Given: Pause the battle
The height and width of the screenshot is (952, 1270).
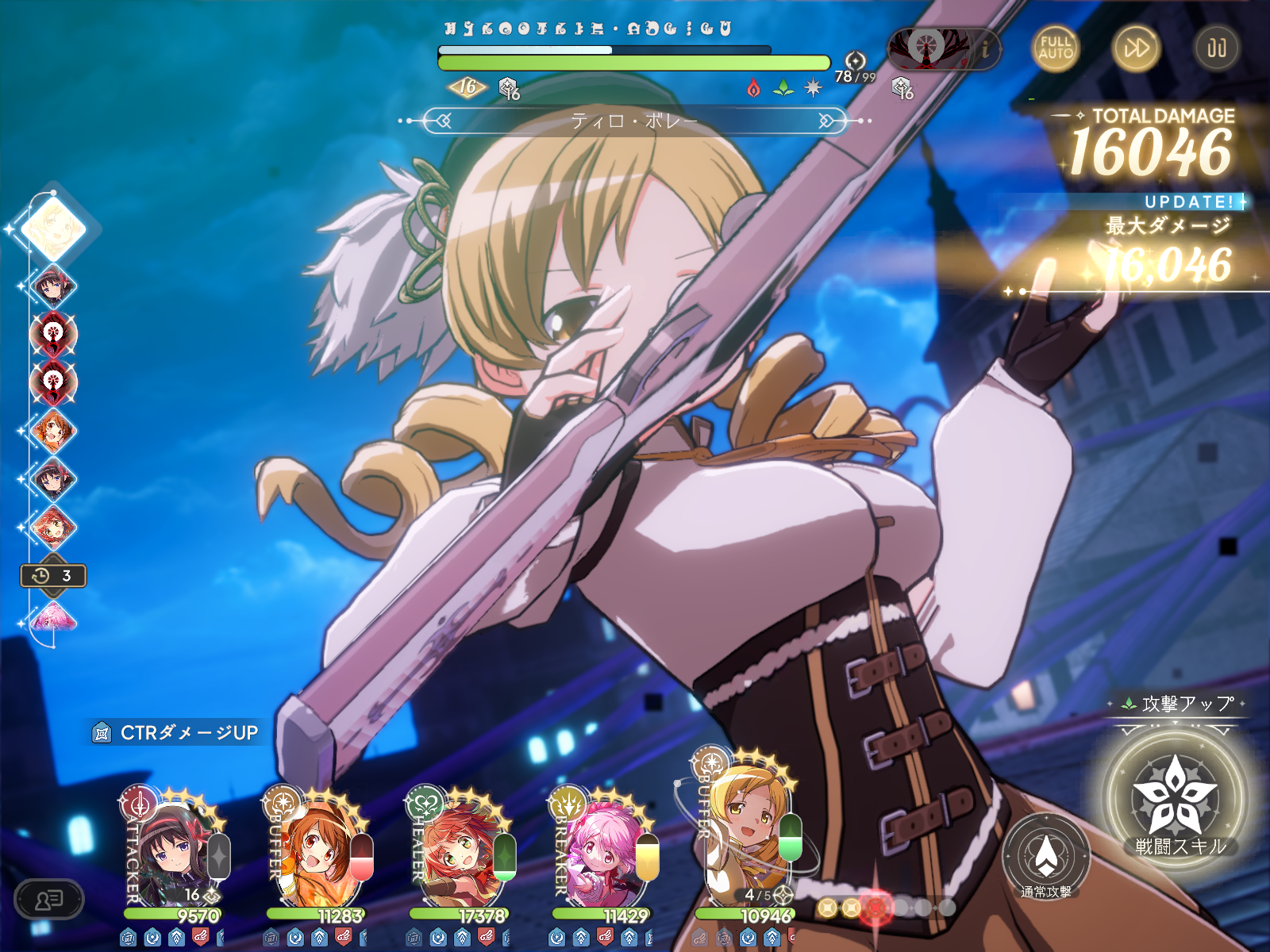Looking at the screenshot, I should [1216, 48].
